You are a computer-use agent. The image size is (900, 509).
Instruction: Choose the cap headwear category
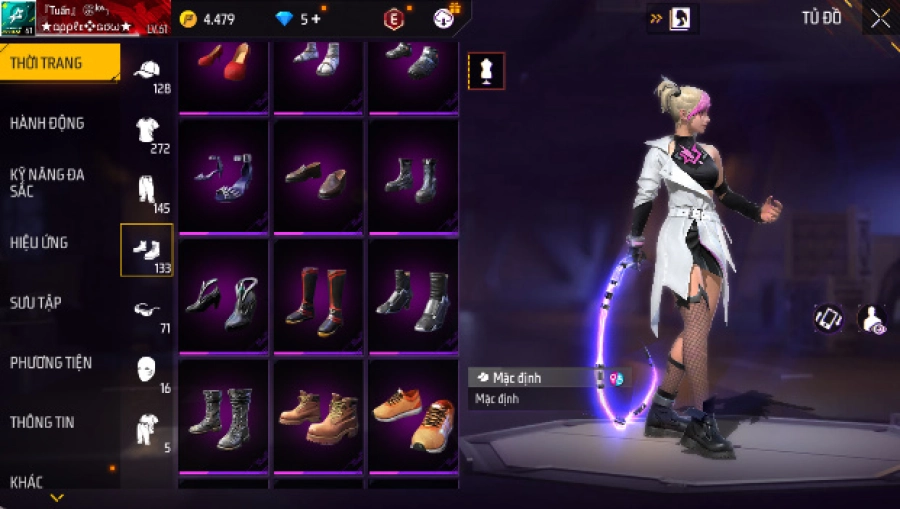tap(147, 72)
